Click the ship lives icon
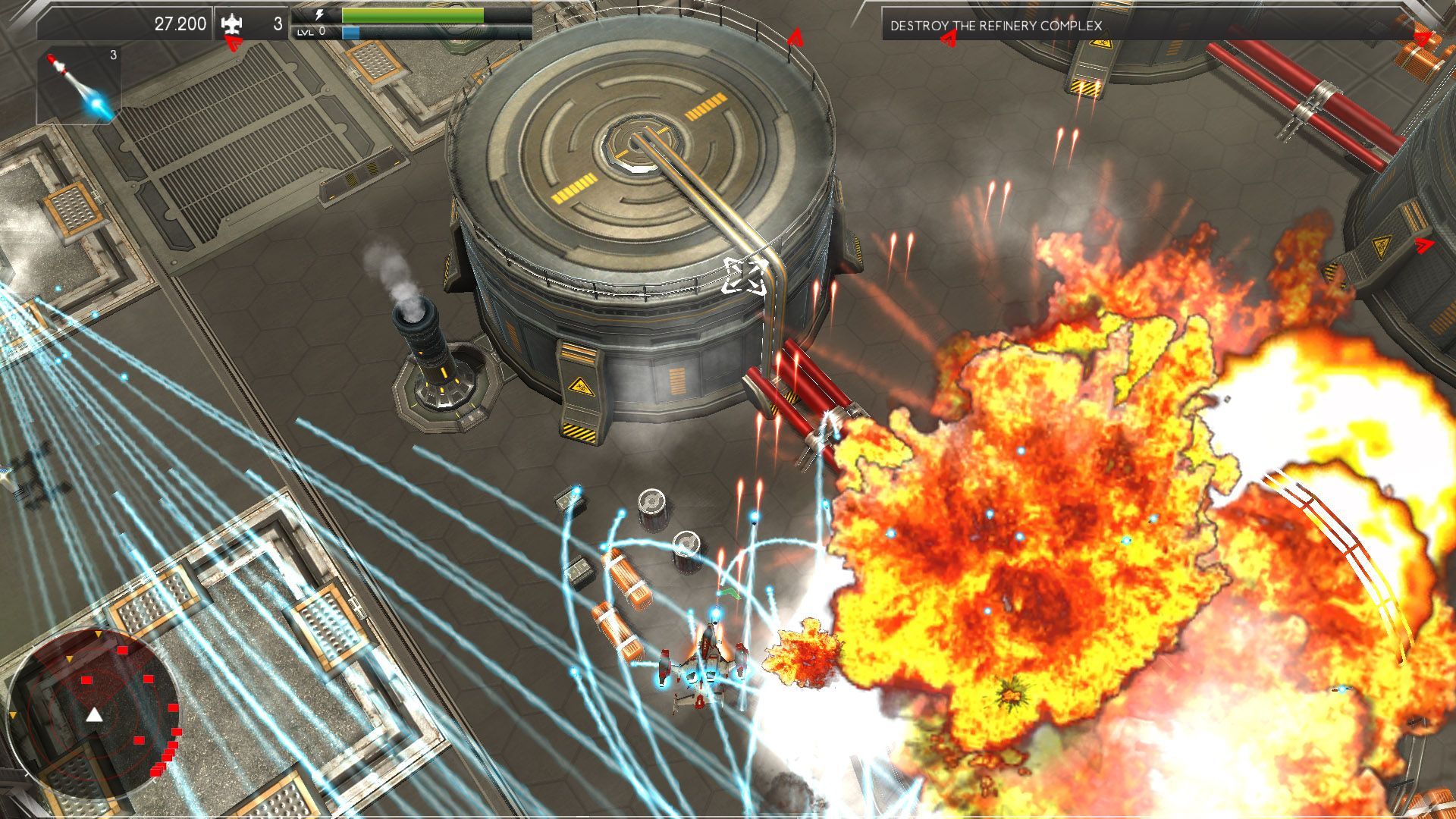1456x819 pixels. point(232,24)
